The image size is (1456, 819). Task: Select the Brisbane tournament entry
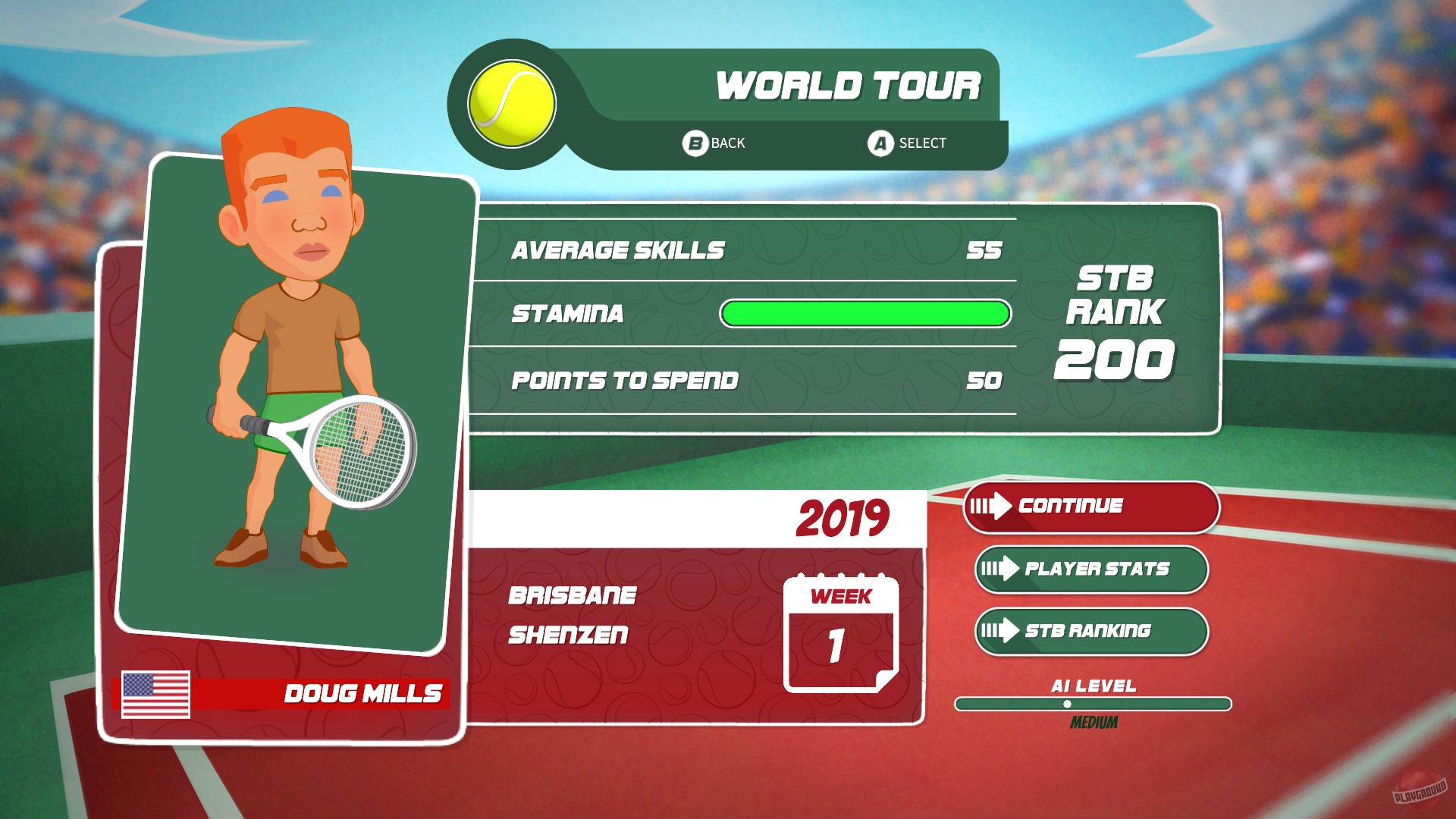tap(571, 598)
